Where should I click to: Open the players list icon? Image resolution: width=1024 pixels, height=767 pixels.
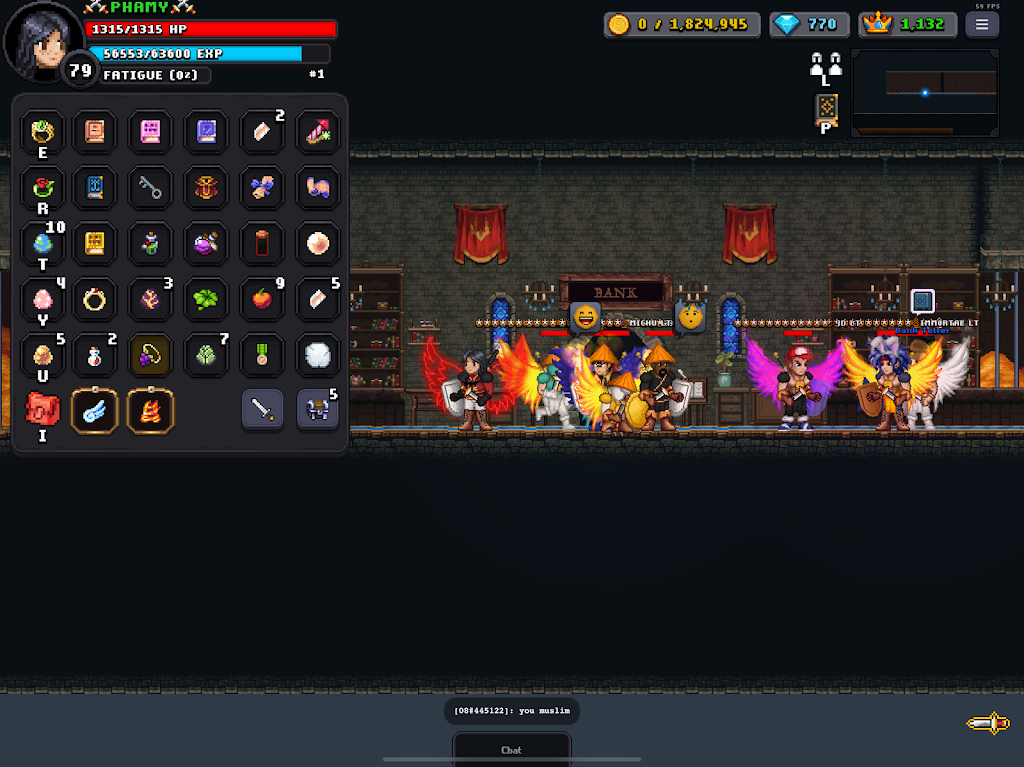tap(826, 66)
